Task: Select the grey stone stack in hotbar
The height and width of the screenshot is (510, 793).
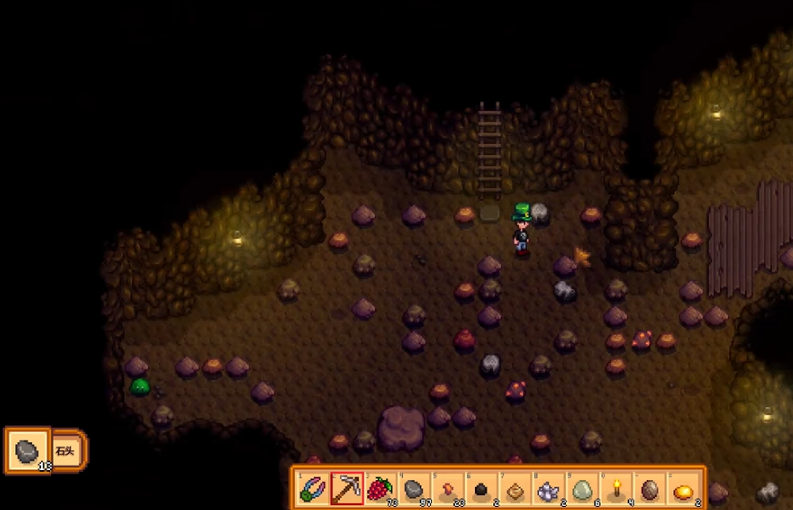Action: pyautogui.click(x=414, y=489)
